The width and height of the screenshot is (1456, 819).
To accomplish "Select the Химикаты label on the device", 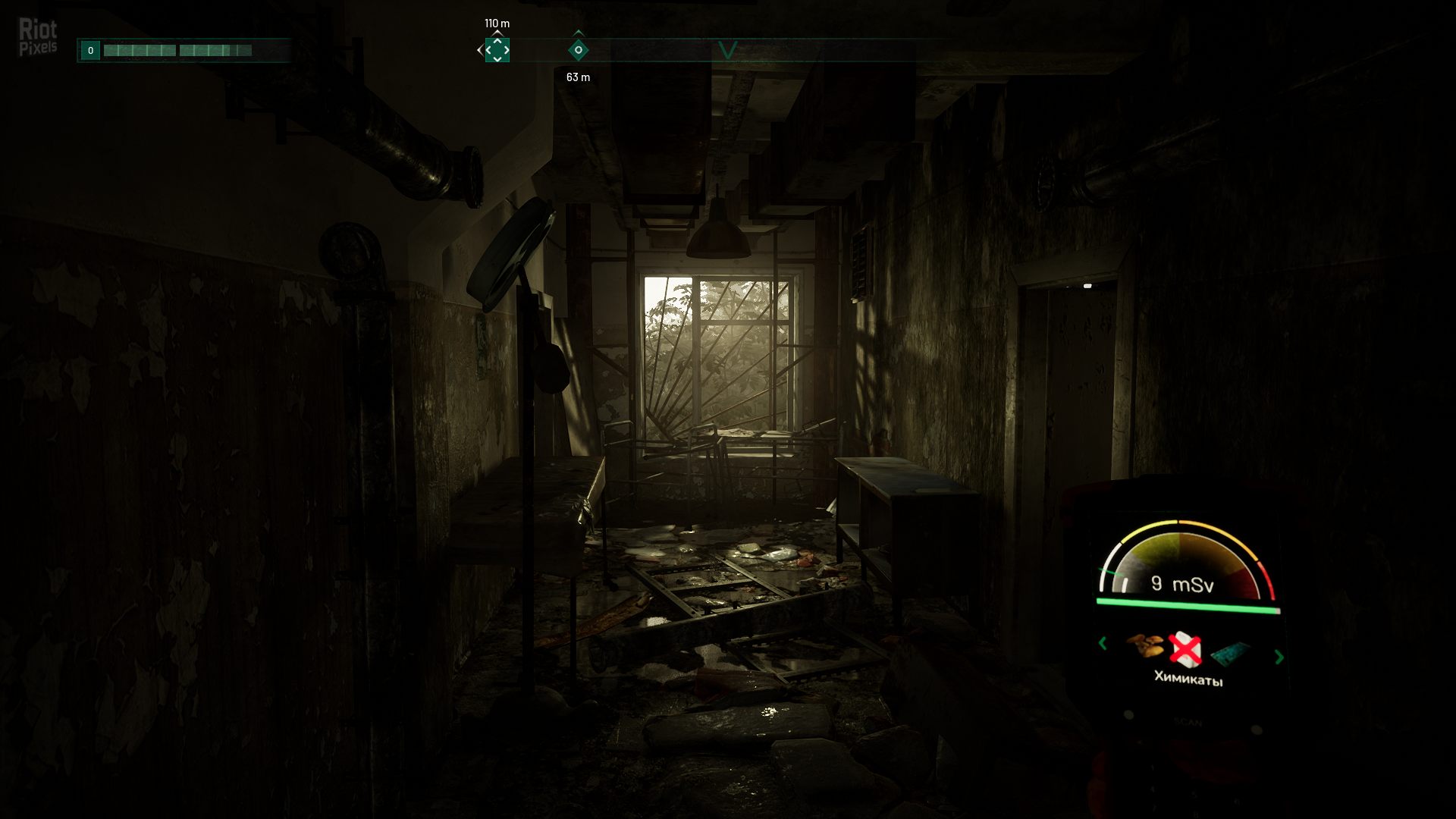I will [x=1188, y=678].
